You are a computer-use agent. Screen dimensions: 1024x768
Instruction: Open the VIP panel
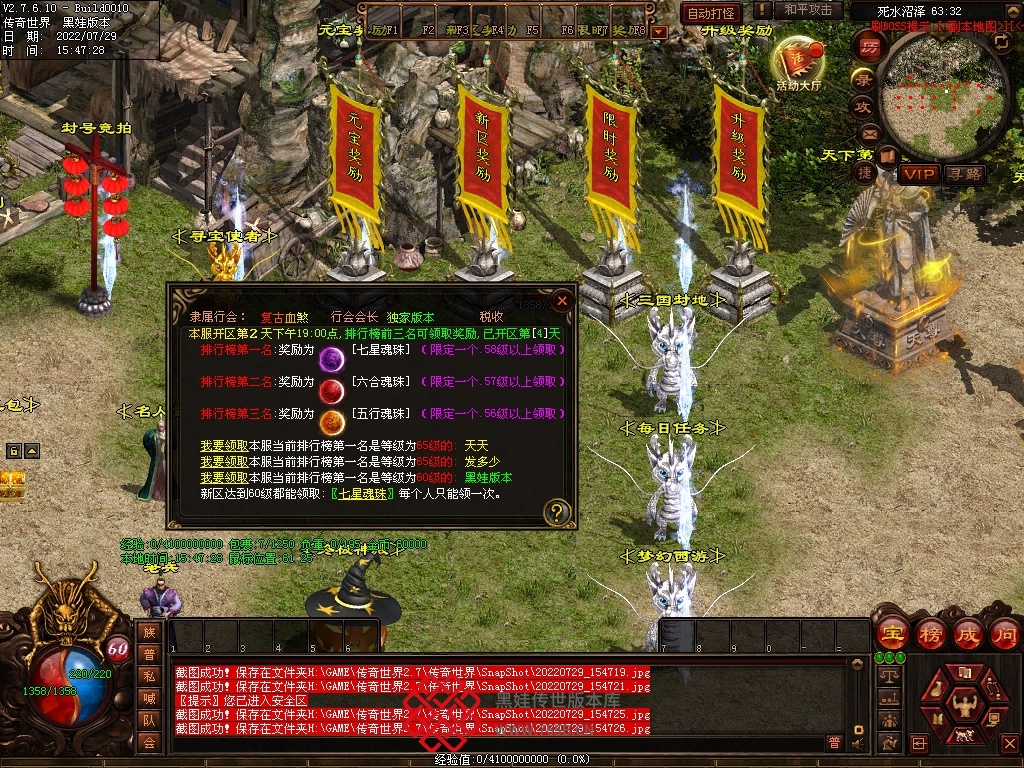tap(917, 174)
